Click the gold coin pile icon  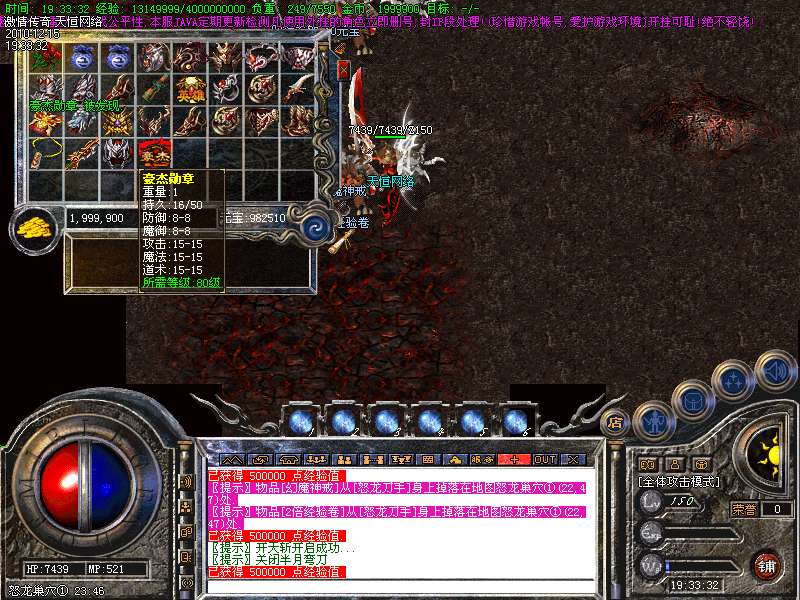click(37, 227)
